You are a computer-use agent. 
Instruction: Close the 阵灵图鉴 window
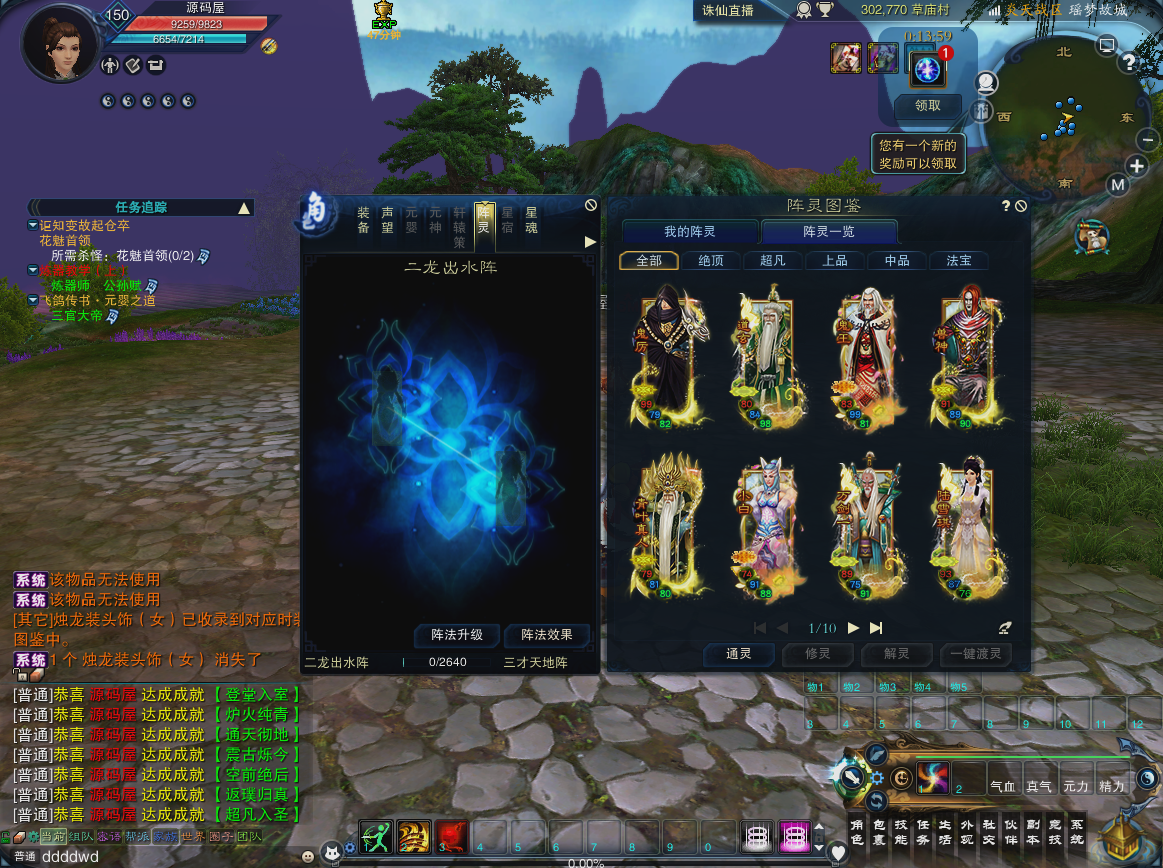(x=1021, y=206)
